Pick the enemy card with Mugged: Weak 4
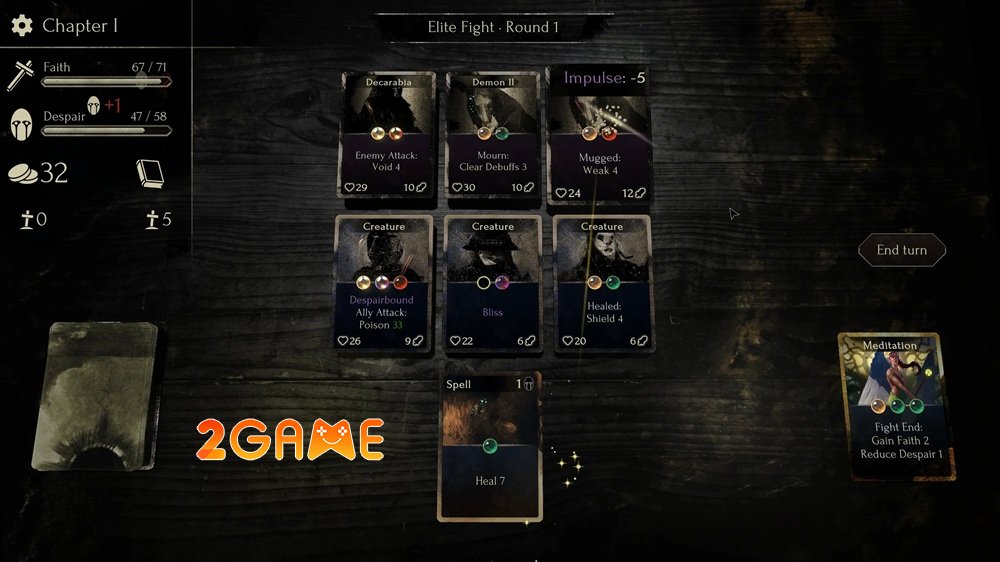The height and width of the screenshot is (562, 1000). (600, 136)
